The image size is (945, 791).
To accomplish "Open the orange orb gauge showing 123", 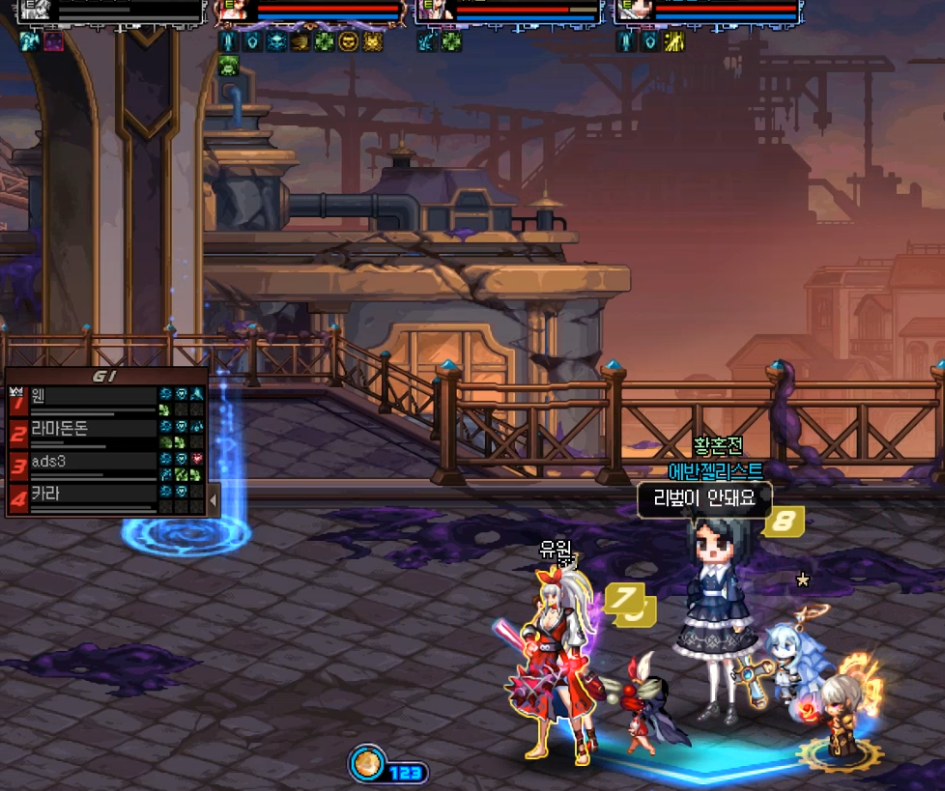I will coord(368,764).
